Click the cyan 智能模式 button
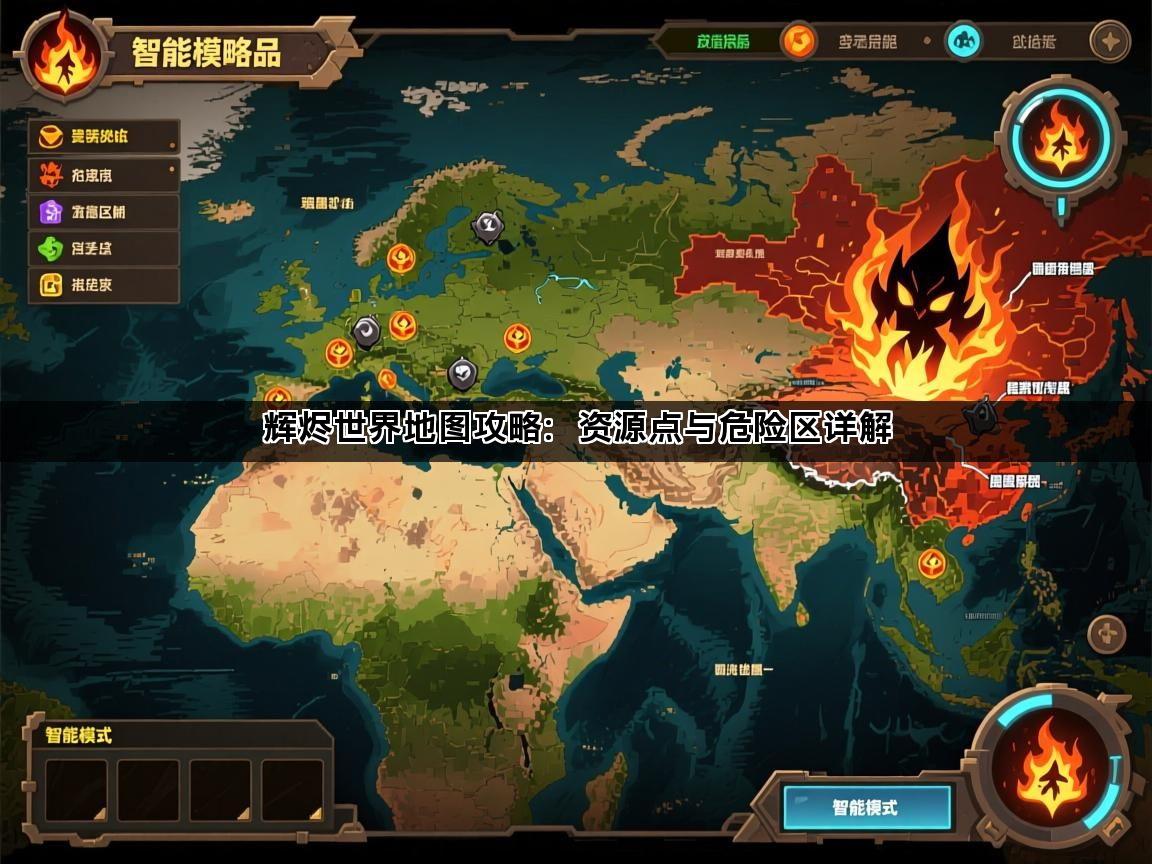The image size is (1152, 864). pyautogui.click(x=866, y=807)
